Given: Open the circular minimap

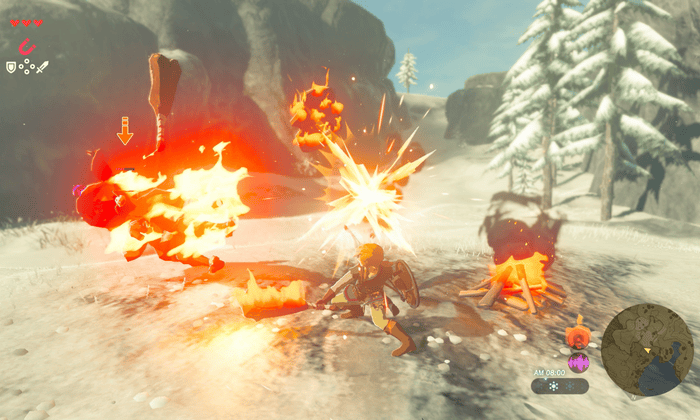Looking at the screenshot, I should click(x=647, y=350).
